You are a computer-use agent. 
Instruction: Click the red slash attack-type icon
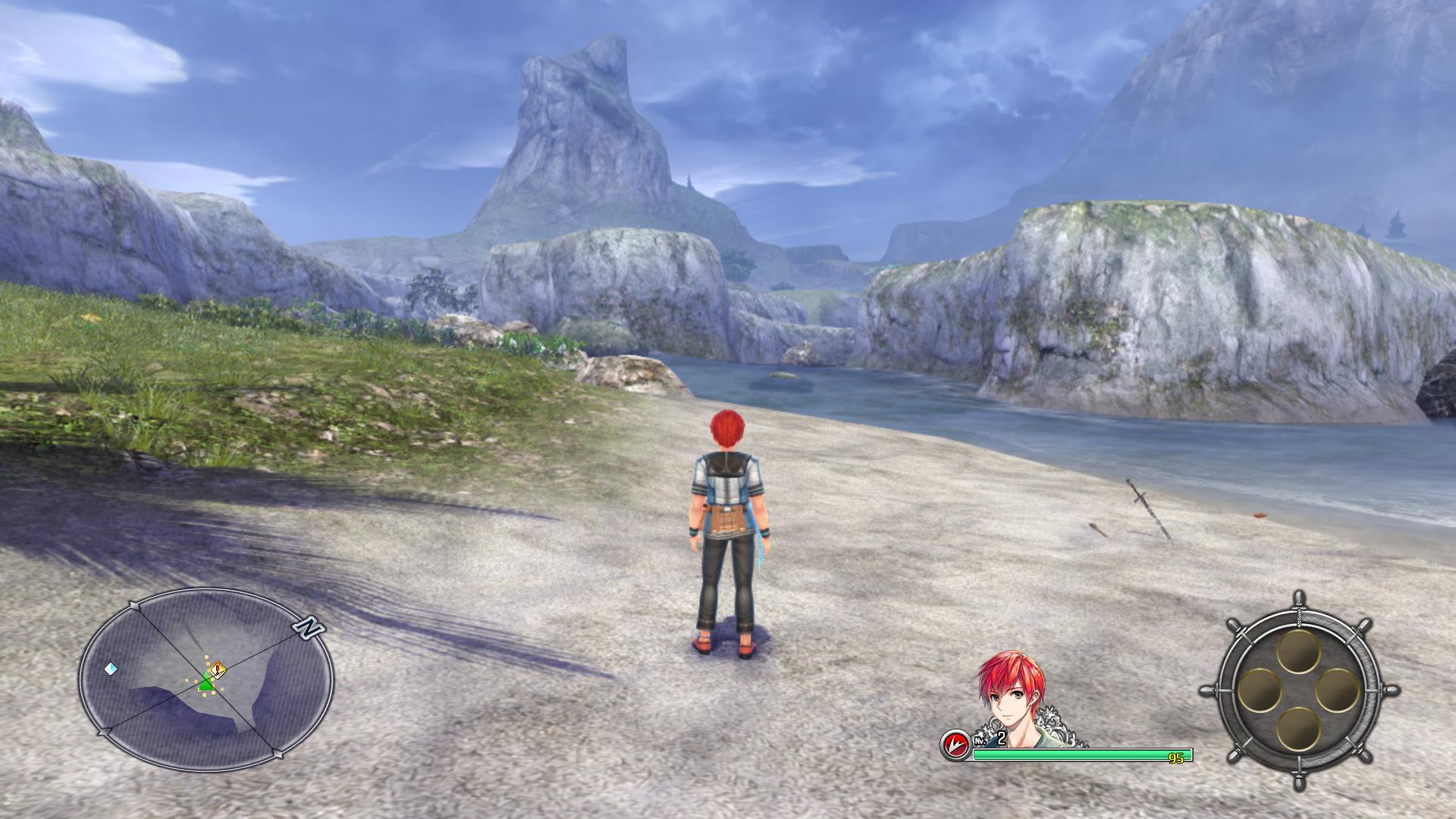[x=955, y=744]
